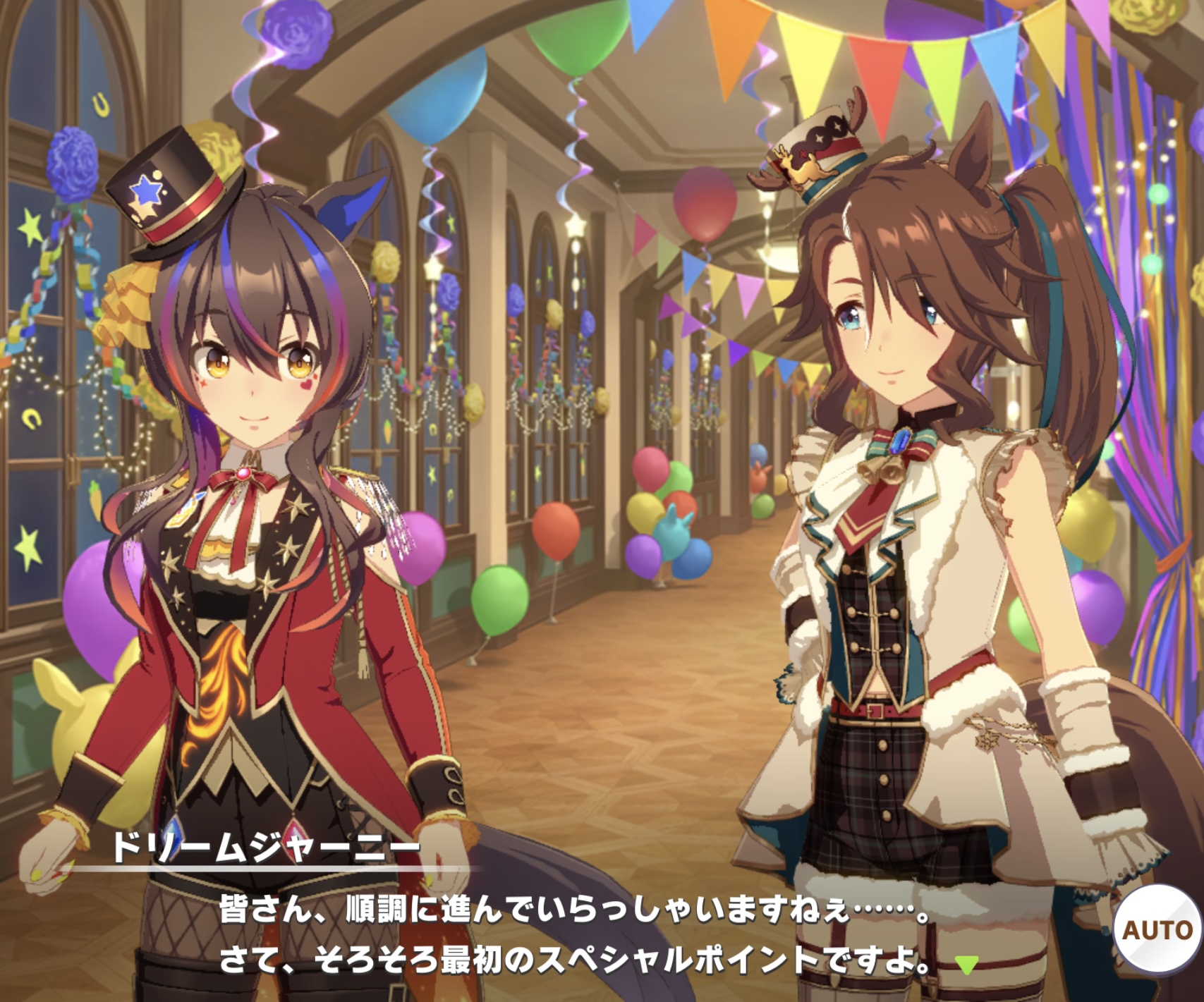1204x1002 pixels.
Task: Advance dialogue via the green arrow indicator
Action: point(966,964)
